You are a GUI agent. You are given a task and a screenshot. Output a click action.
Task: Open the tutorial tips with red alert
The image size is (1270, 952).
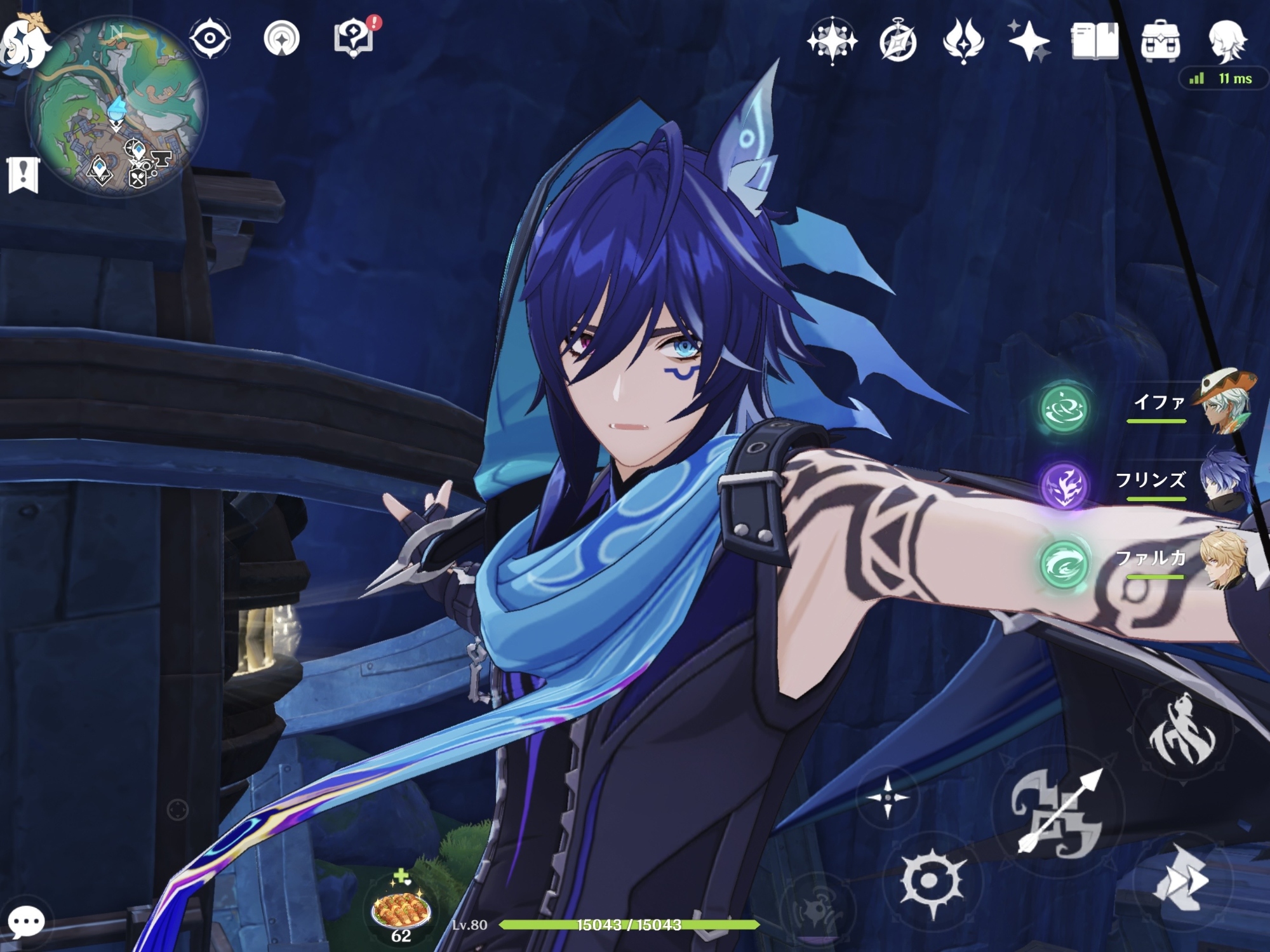coord(355,38)
